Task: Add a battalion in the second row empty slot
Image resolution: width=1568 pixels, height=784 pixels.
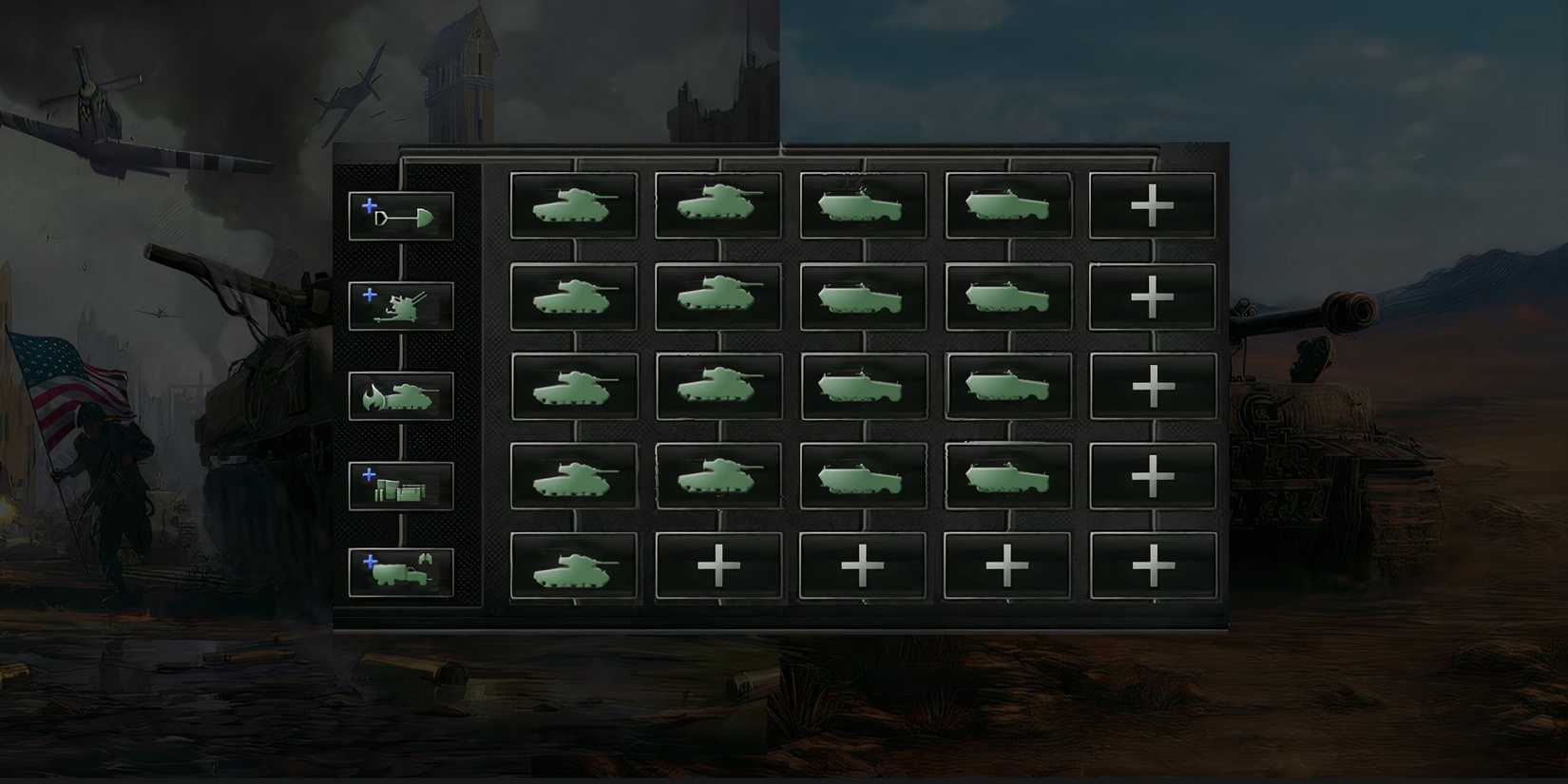Action: coord(1152,296)
